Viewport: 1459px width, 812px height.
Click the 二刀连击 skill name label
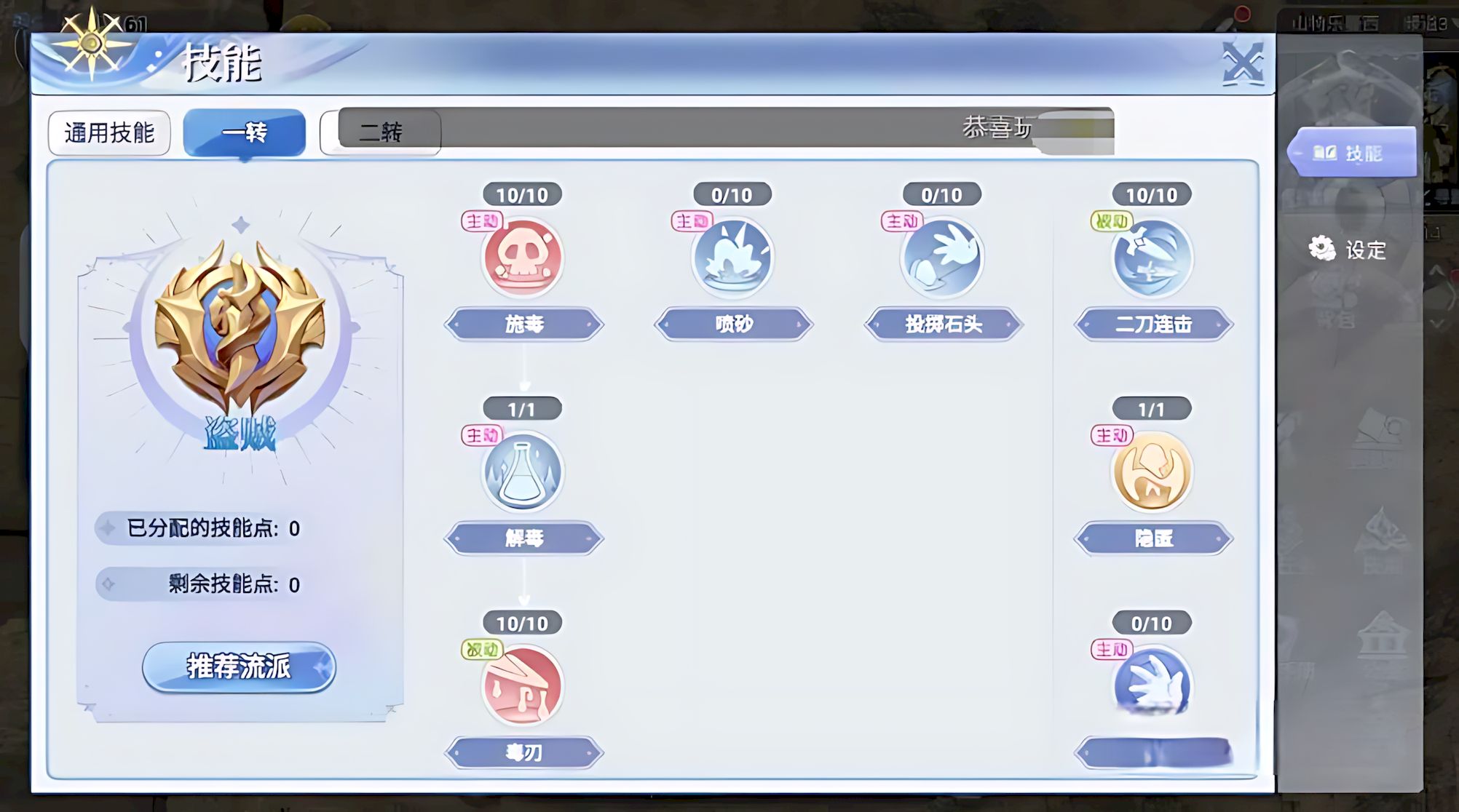coord(1153,324)
